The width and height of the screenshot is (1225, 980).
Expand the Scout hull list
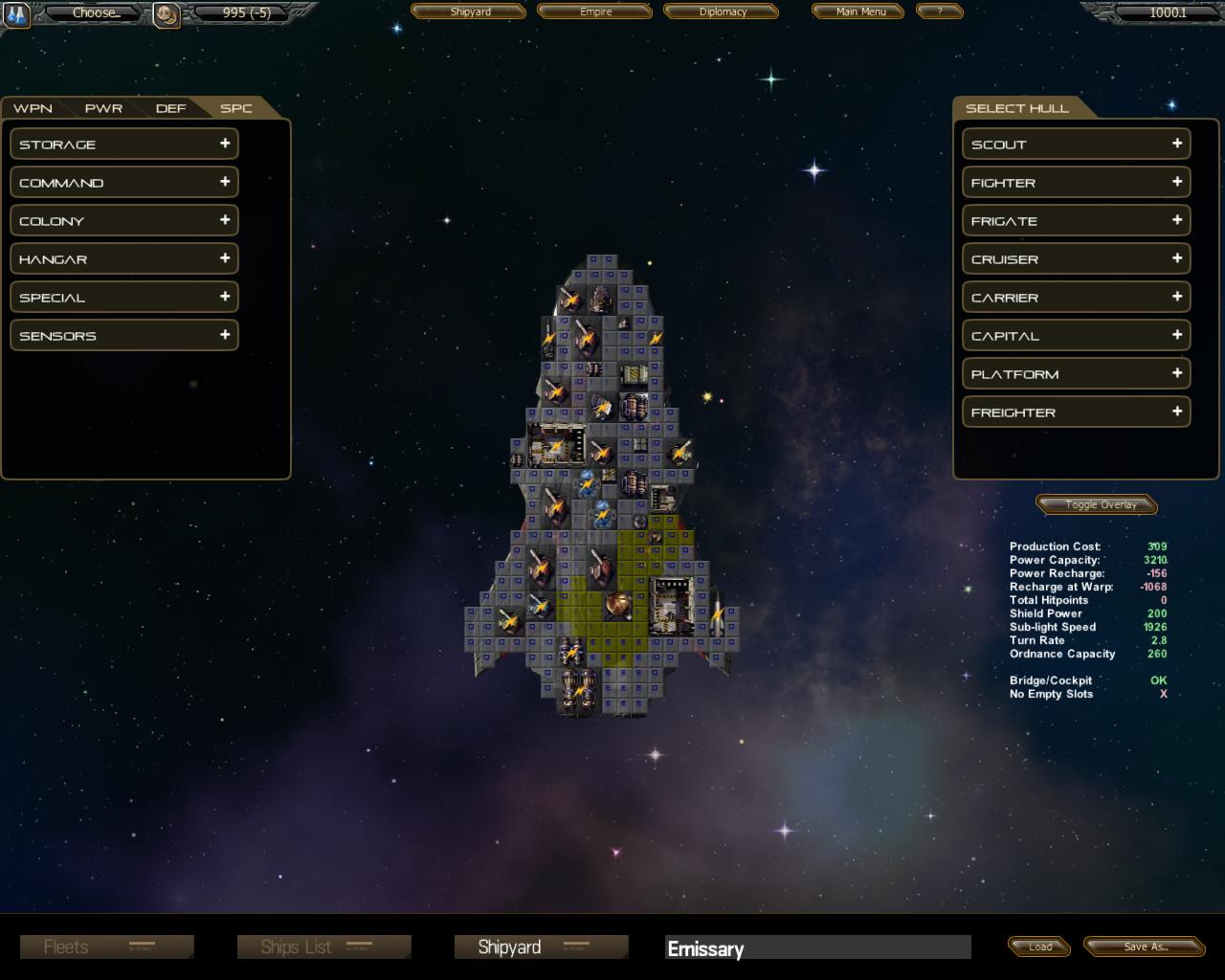coord(1076,145)
